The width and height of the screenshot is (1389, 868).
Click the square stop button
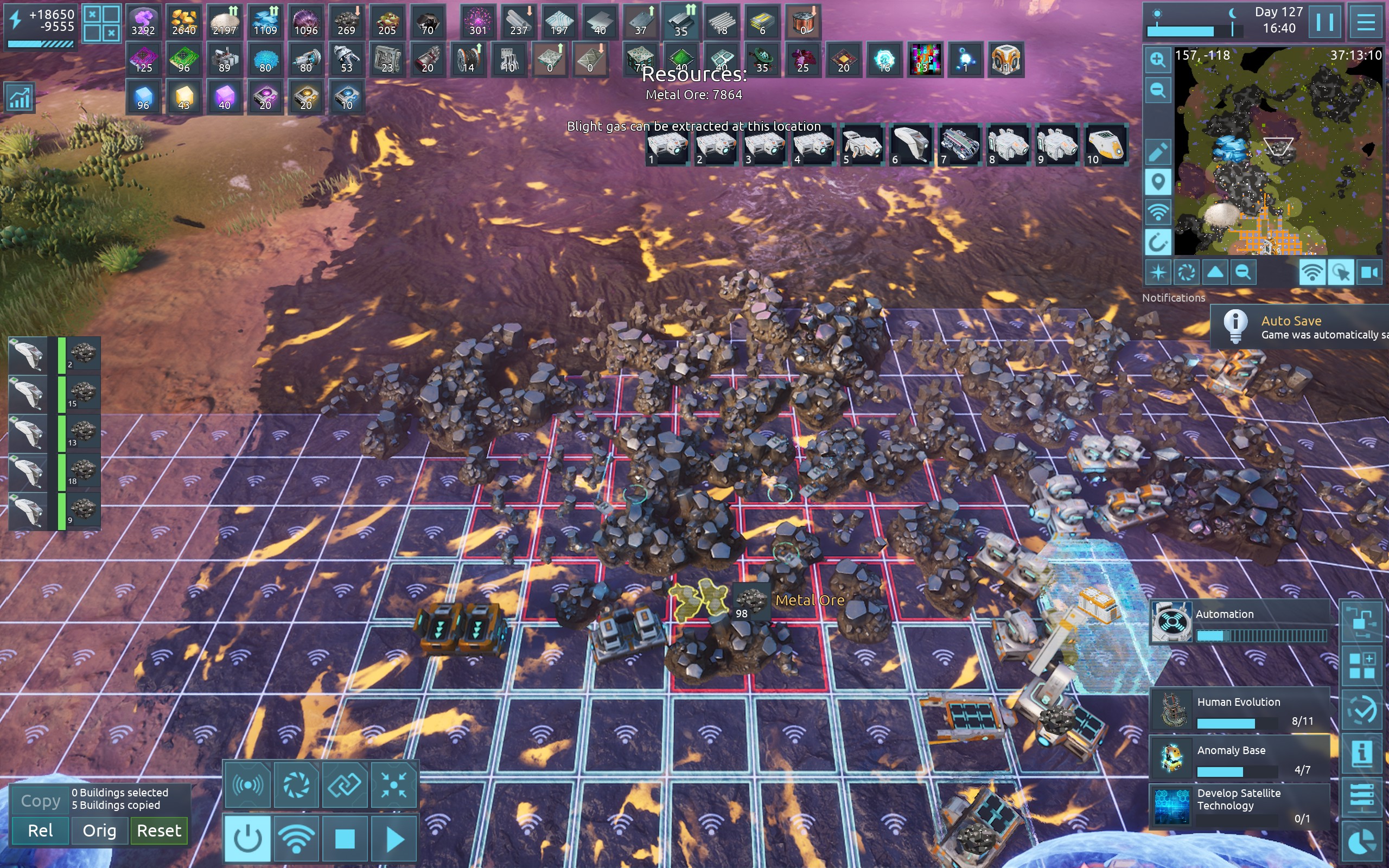[345, 839]
